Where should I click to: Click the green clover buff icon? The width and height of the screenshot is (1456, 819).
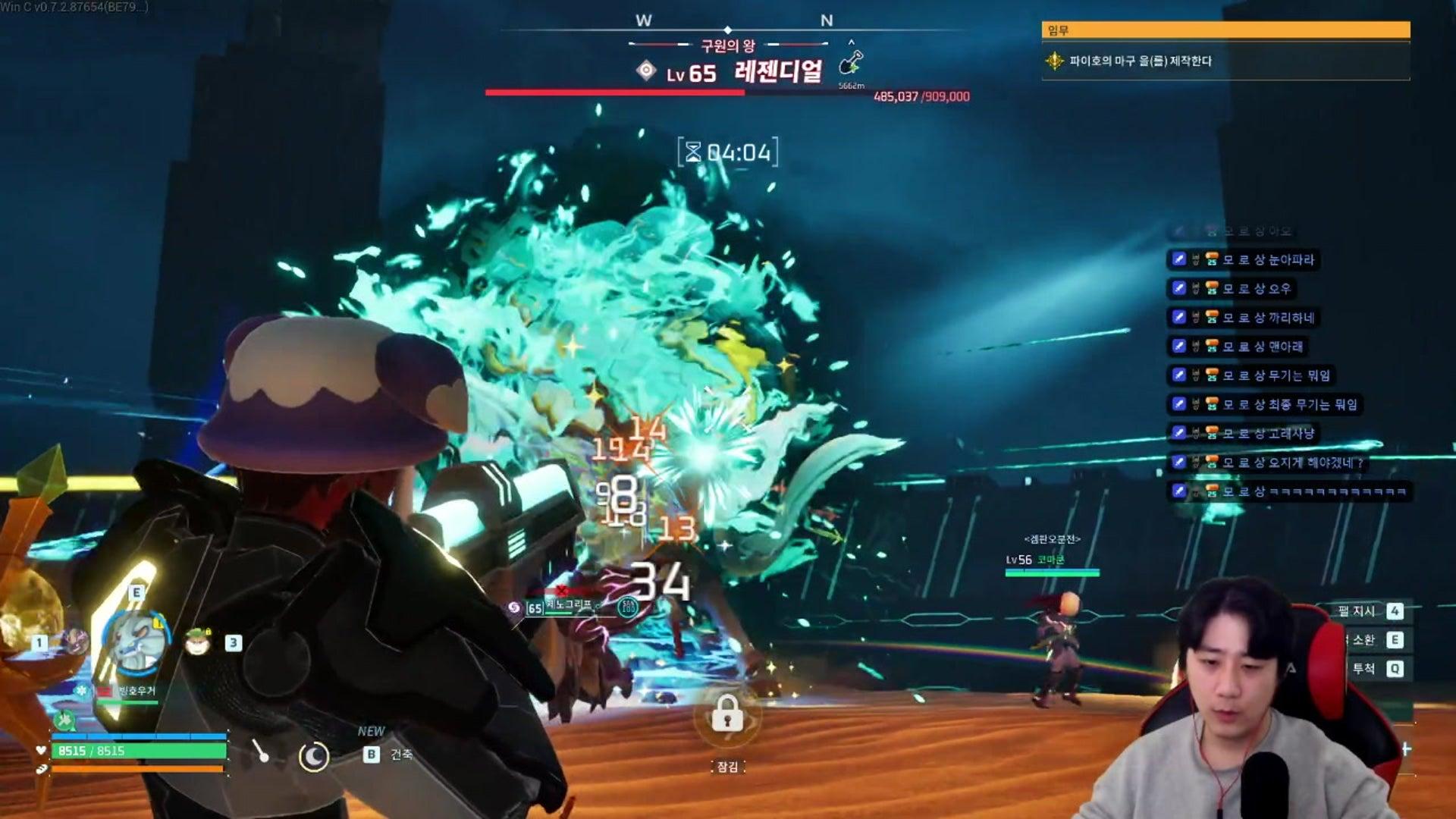click(65, 719)
